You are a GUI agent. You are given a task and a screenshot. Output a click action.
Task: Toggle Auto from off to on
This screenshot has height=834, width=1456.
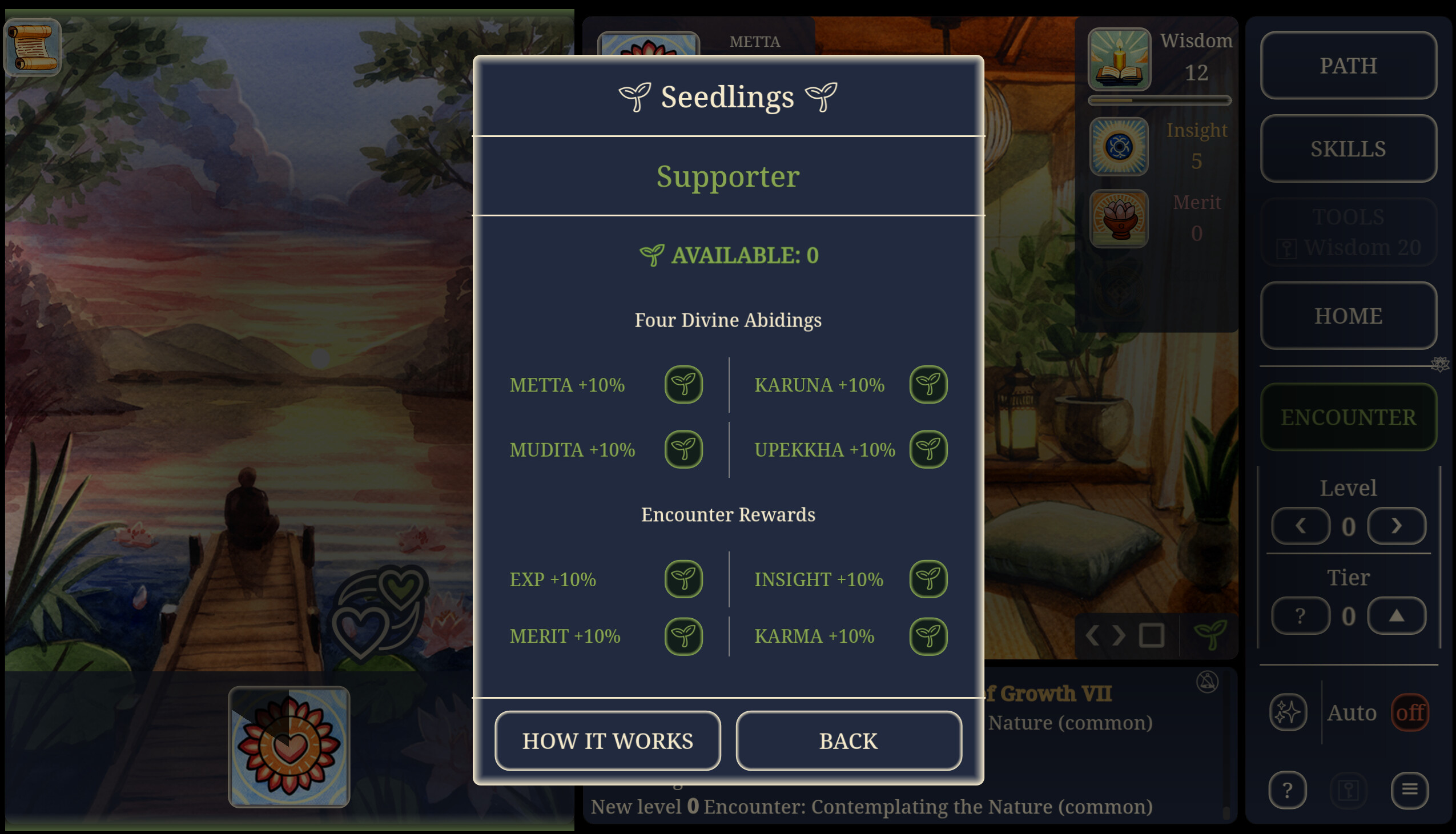[1410, 712]
